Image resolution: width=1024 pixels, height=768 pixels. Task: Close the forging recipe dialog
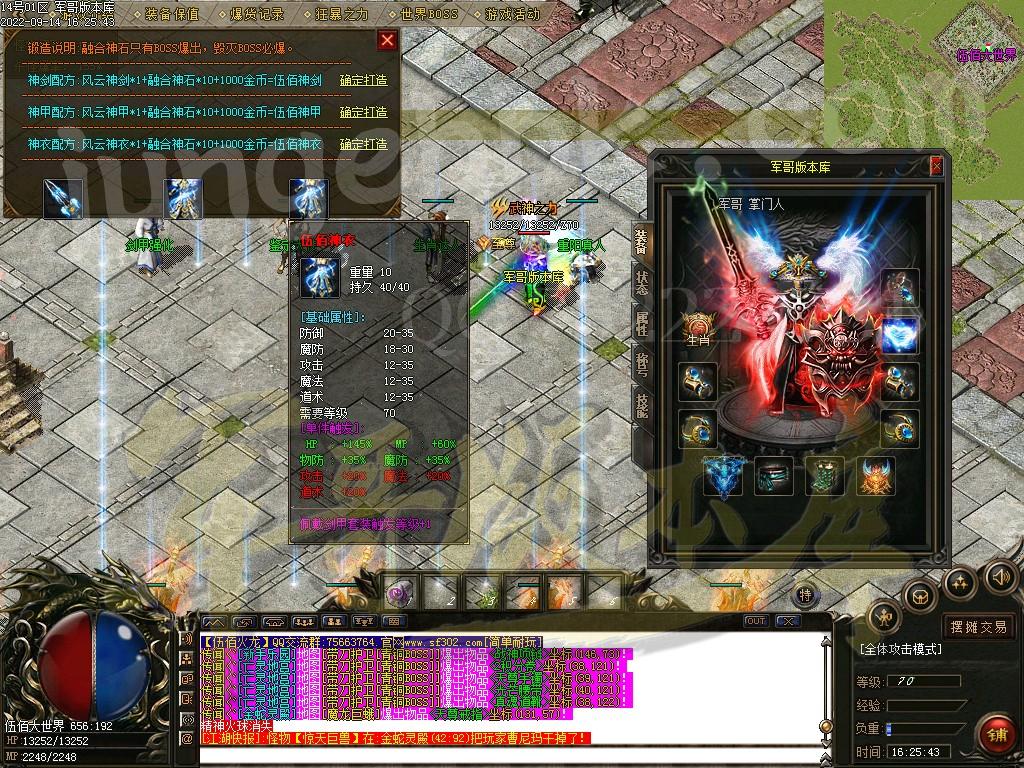pyautogui.click(x=387, y=40)
